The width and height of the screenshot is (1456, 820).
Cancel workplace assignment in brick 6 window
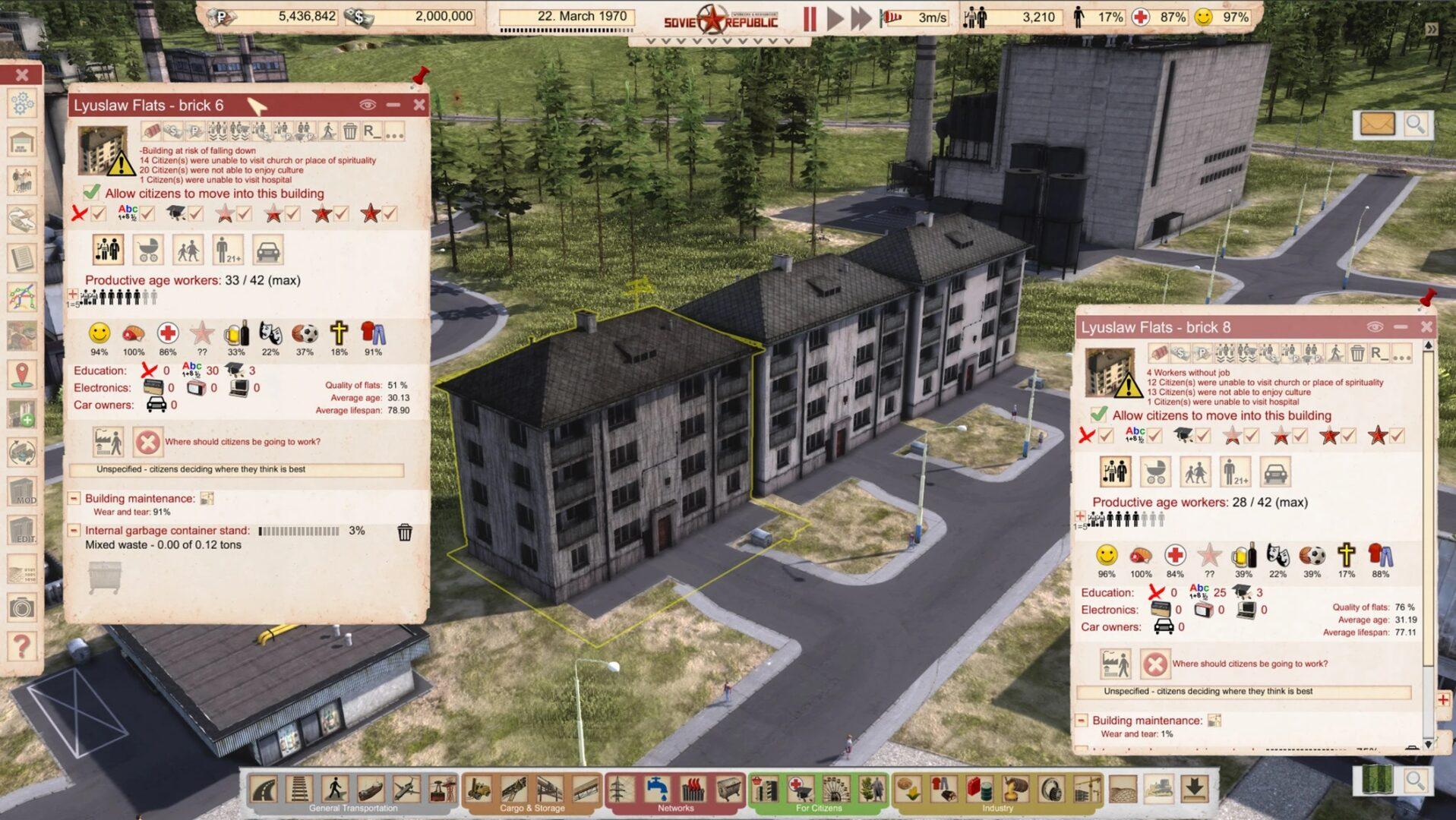(x=147, y=442)
